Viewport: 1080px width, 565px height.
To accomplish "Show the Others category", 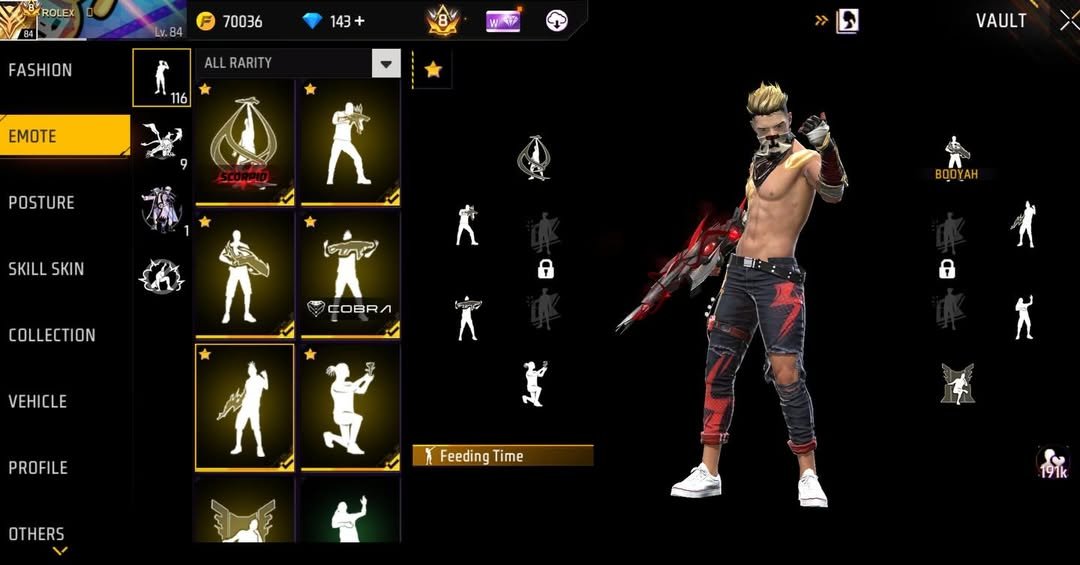I will tap(37, 533).
